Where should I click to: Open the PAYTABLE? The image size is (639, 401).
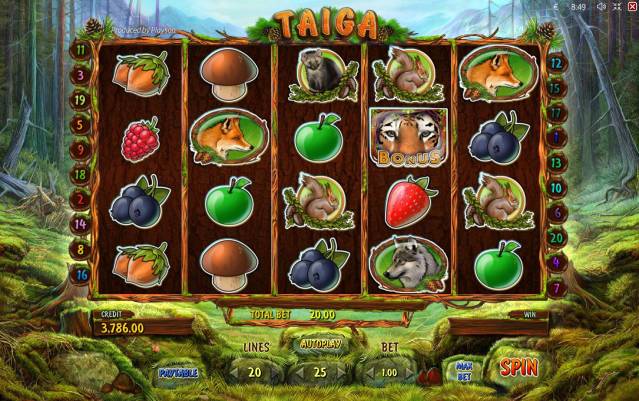tap(178, 373)
